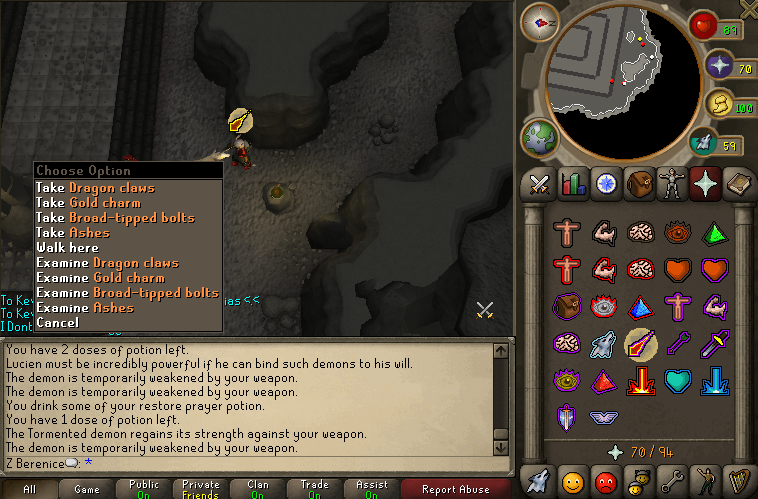Open the wrench options tab
Screen dimensions: 758x499
672,481
